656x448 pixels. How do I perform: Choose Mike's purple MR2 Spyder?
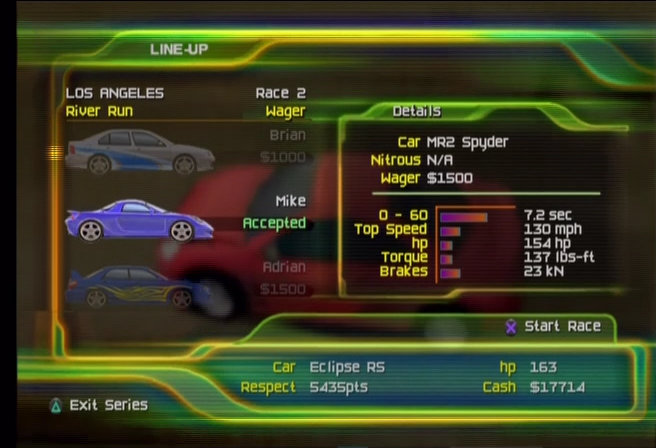point(140,221)
